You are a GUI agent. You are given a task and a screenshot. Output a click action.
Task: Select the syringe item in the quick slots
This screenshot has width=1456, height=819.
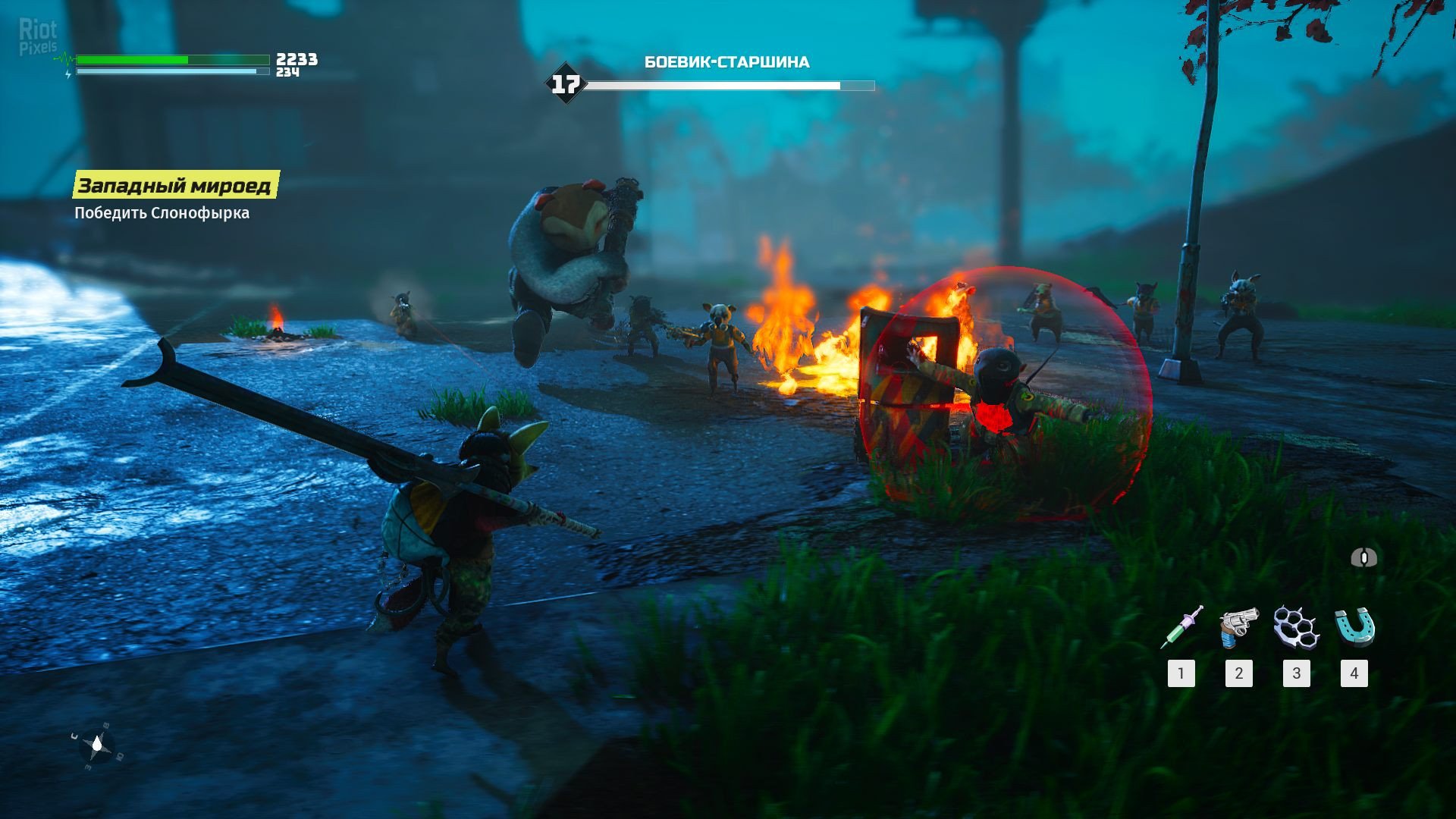click(x=1181, y=628)
